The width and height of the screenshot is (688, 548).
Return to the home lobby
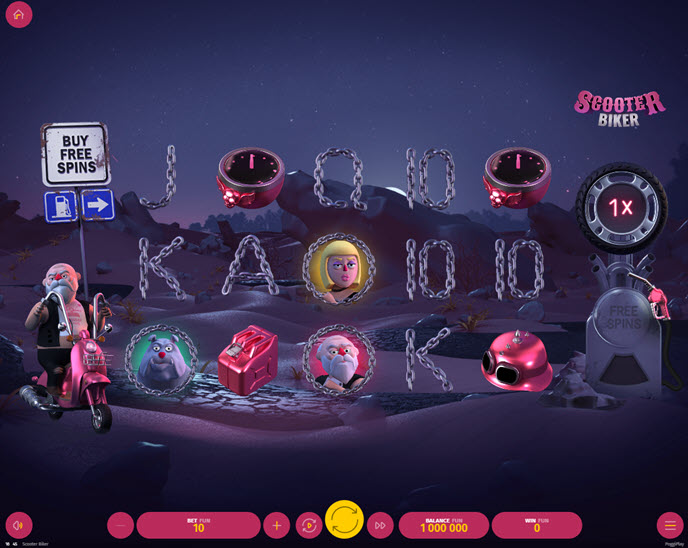coord(18,15)
